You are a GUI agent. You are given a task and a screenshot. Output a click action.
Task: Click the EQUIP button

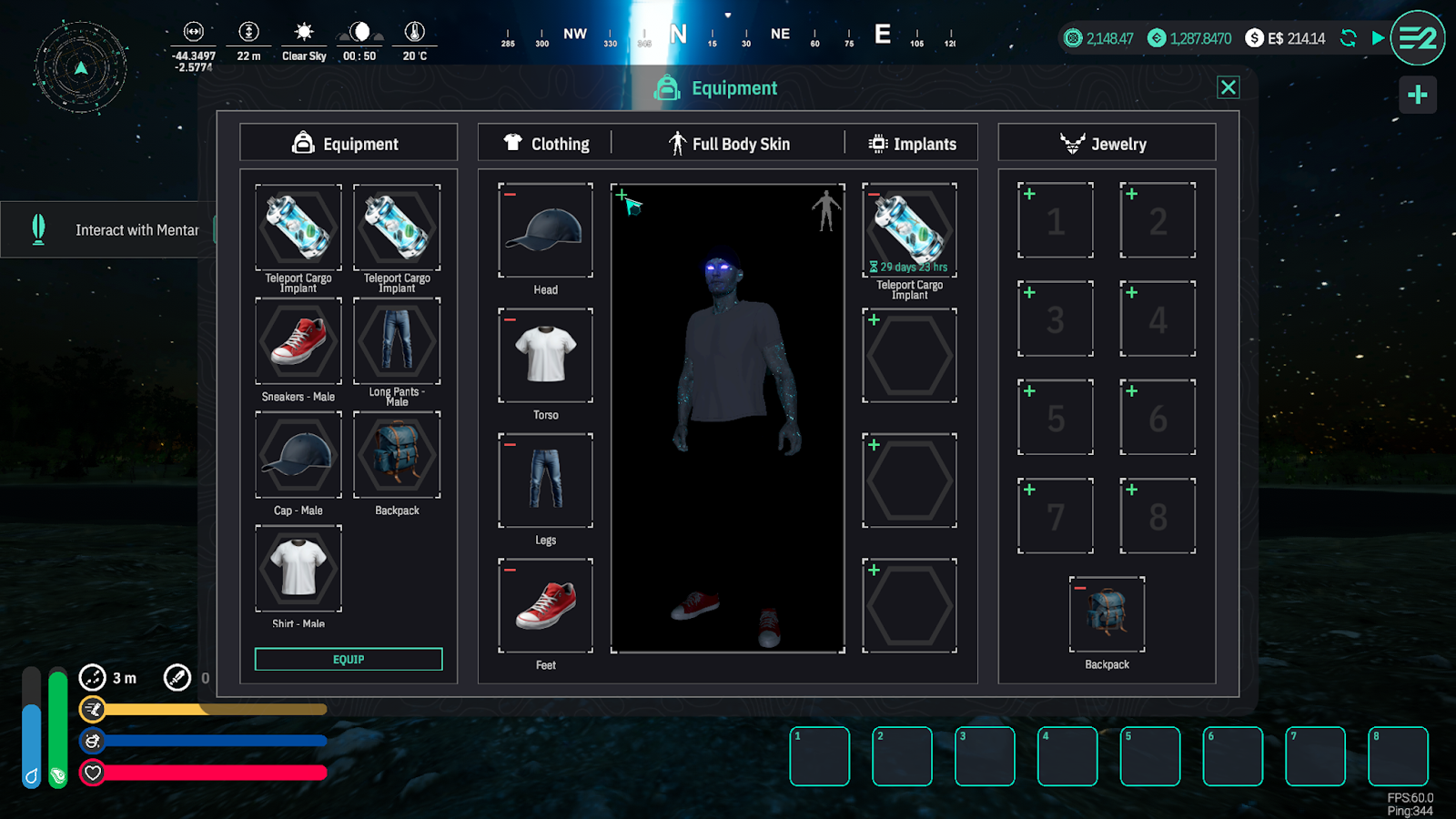click(x=349, y=659)
